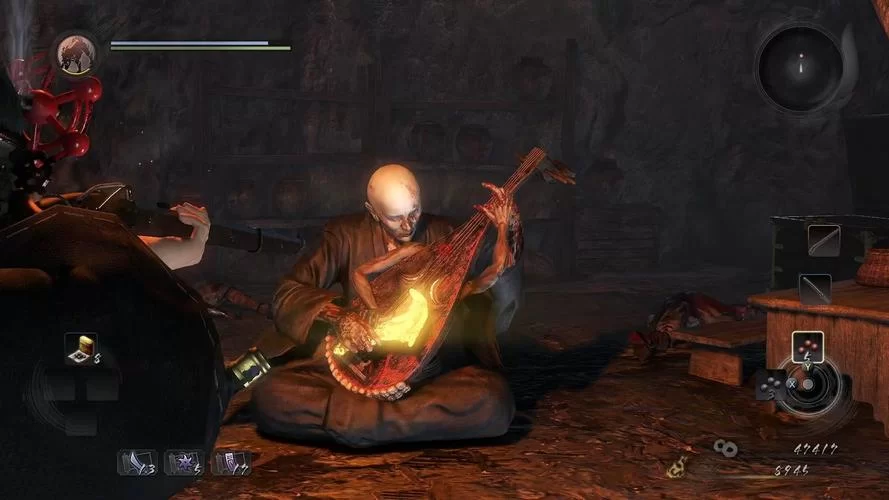Select the grey orbs quick item slot
Screen dimensions: 889x500
coord(771,384)
